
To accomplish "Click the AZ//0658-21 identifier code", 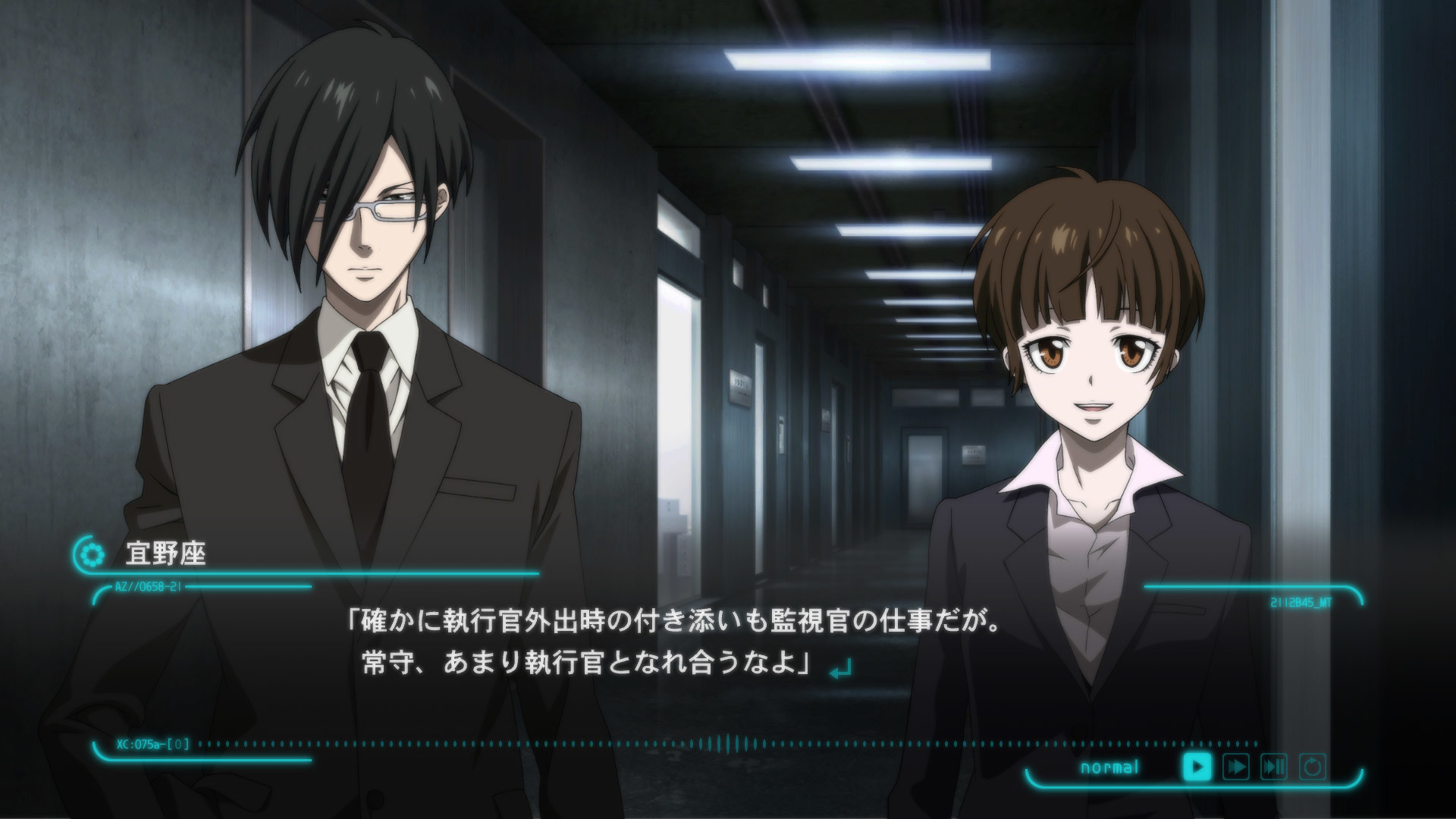I will [147, 585].
